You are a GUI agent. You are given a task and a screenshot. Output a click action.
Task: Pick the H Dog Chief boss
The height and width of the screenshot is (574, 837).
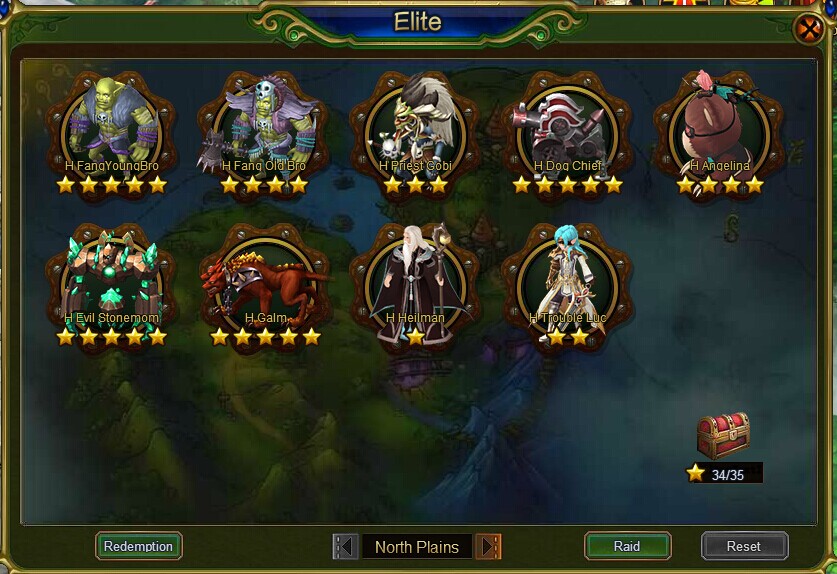pyautogui.click(x=567, y=125)
